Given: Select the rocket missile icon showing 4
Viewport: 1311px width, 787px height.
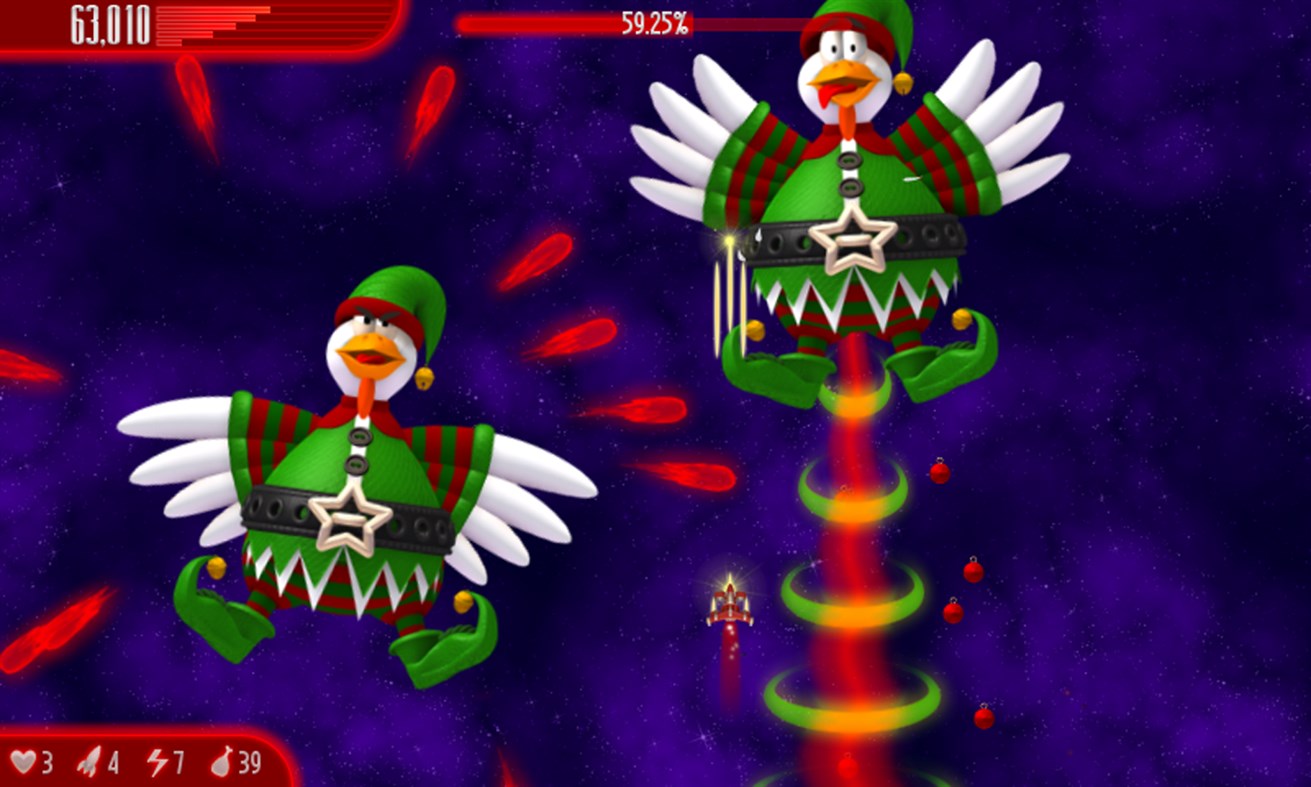Looking at the screenshot, I should pos(90,762).
